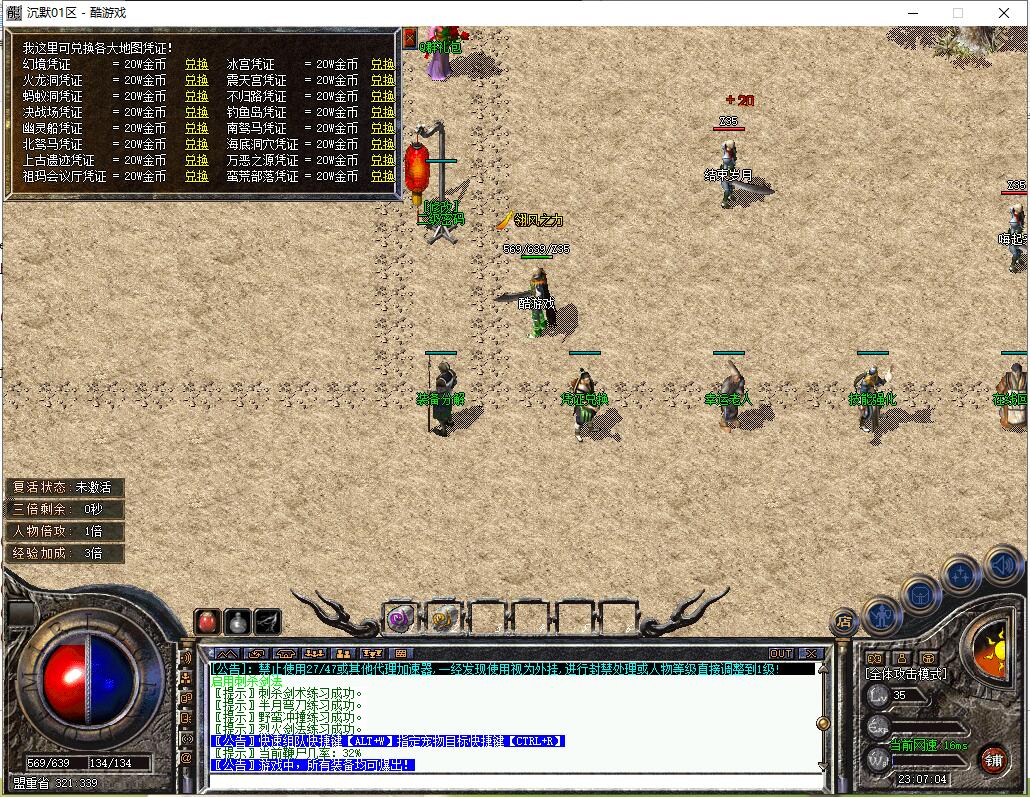The image size is (1030, 797).
Task: Close the game window
Action: pyautogui.click(x=1004, y=13)
